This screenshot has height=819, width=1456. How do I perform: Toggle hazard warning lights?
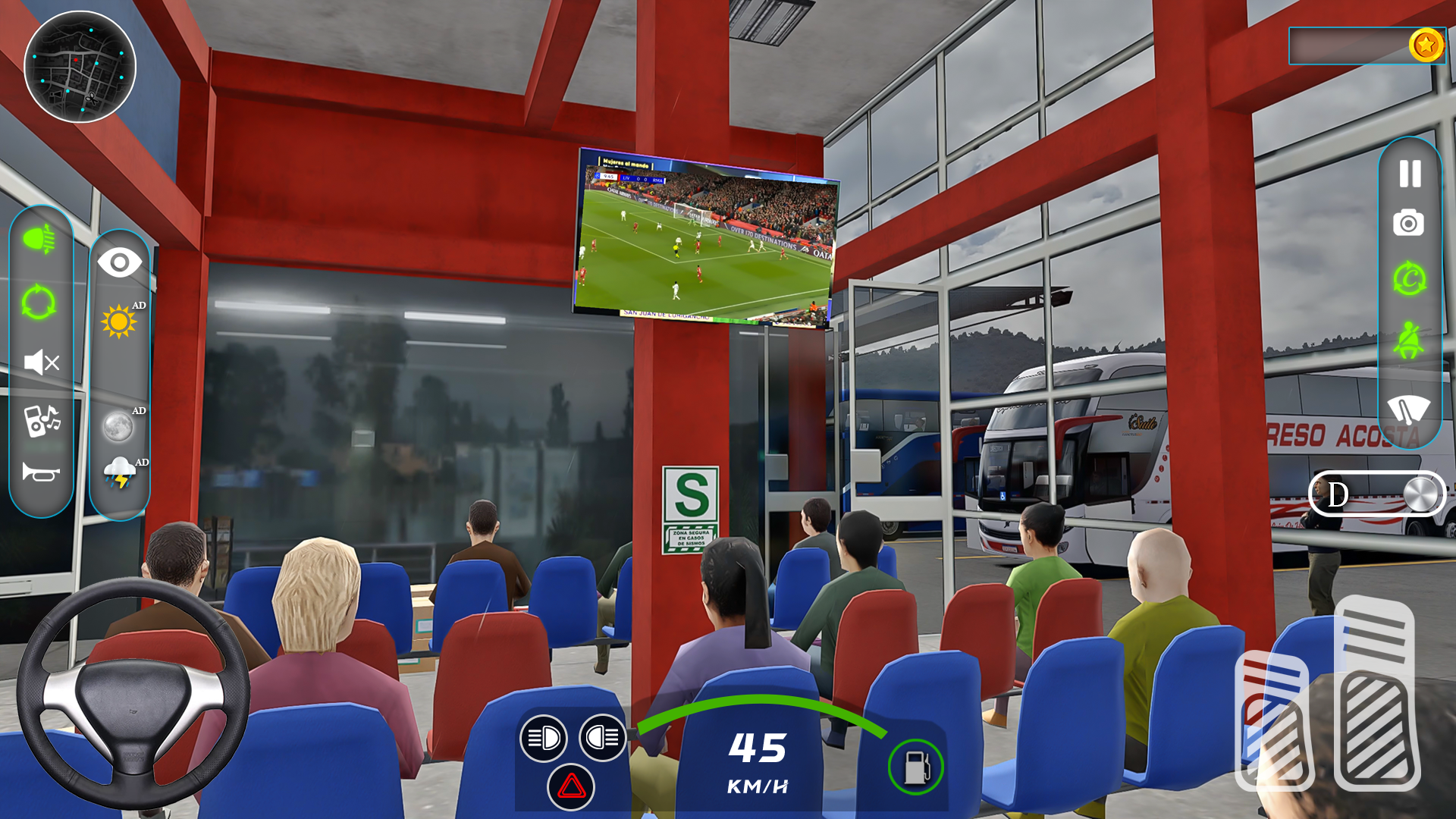[x=571, y=789]
